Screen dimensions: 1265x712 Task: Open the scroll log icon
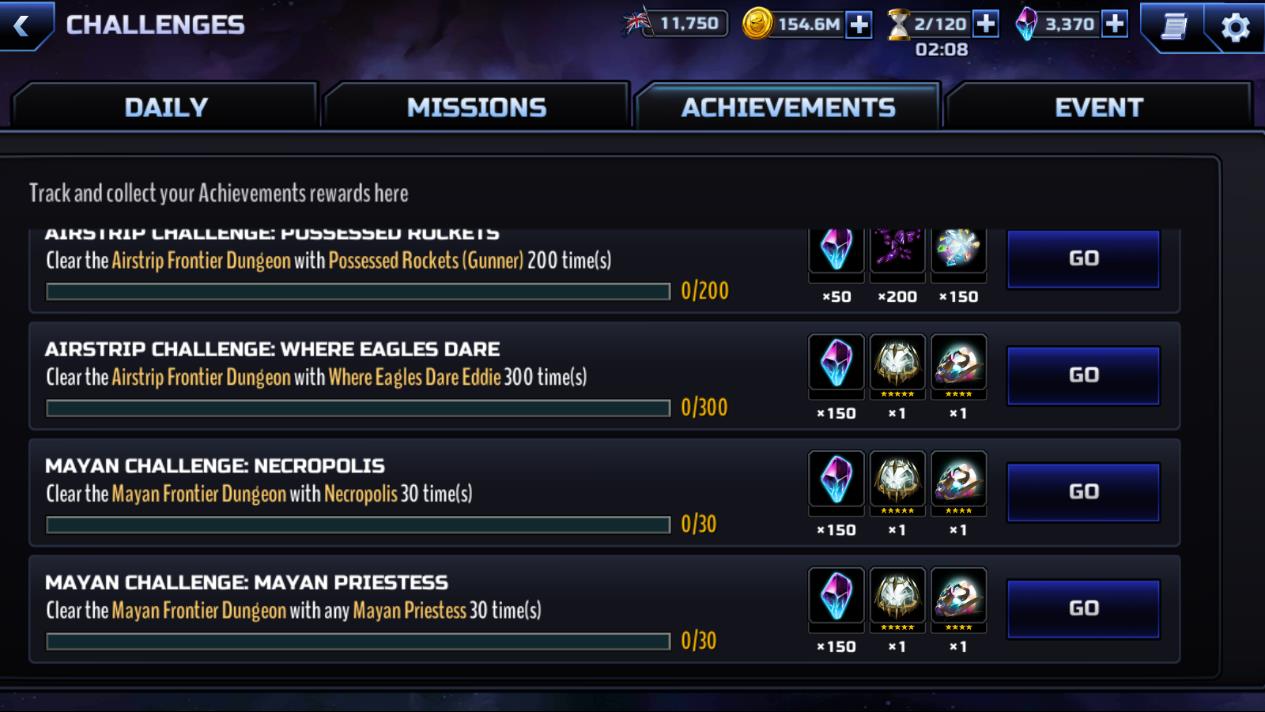tap(1174, 26)
